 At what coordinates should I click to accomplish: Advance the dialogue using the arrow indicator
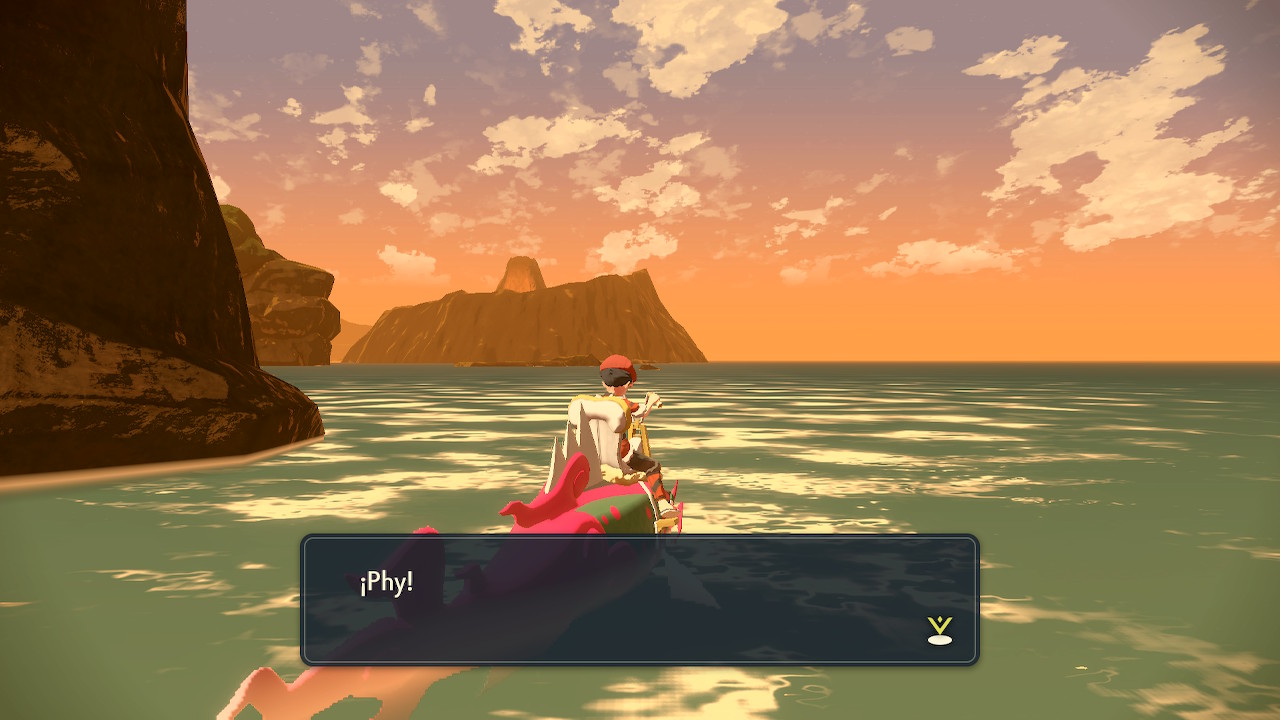point(939,630)
